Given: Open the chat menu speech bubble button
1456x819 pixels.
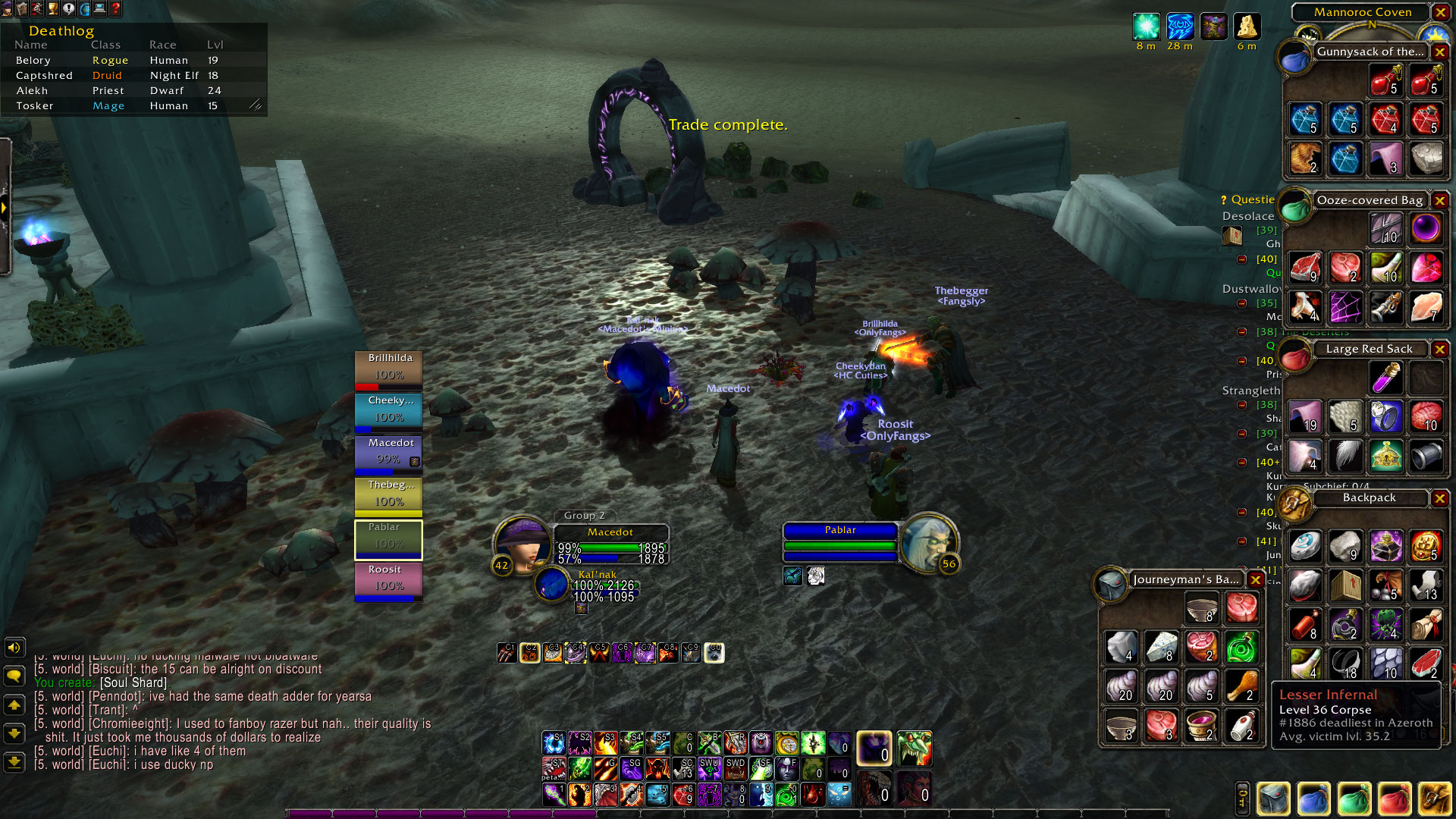Looking at the screenshot, I should click(x=14, y=676).
